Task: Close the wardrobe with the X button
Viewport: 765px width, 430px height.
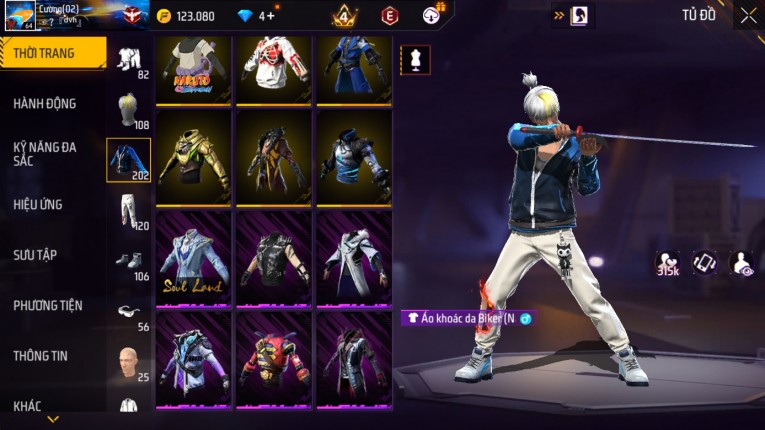Action: click(x=748, y=15)
